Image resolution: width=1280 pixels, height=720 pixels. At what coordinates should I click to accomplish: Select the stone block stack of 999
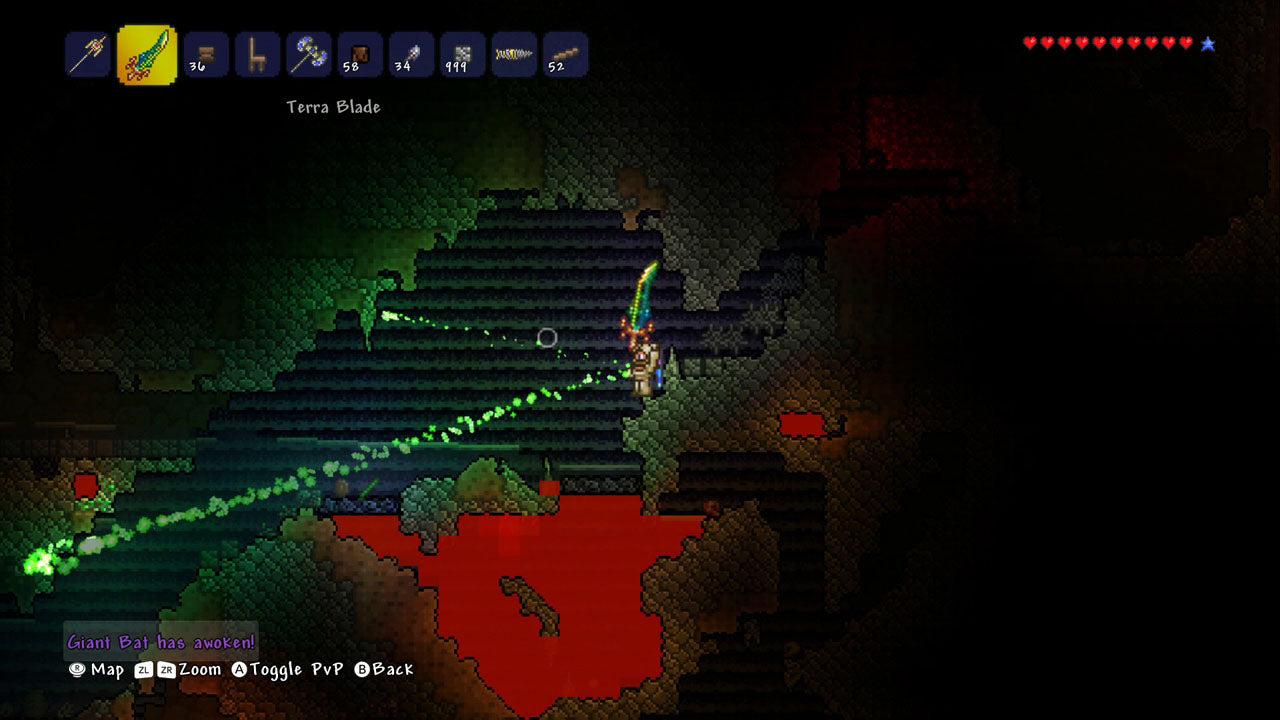[x=461, y=55]
